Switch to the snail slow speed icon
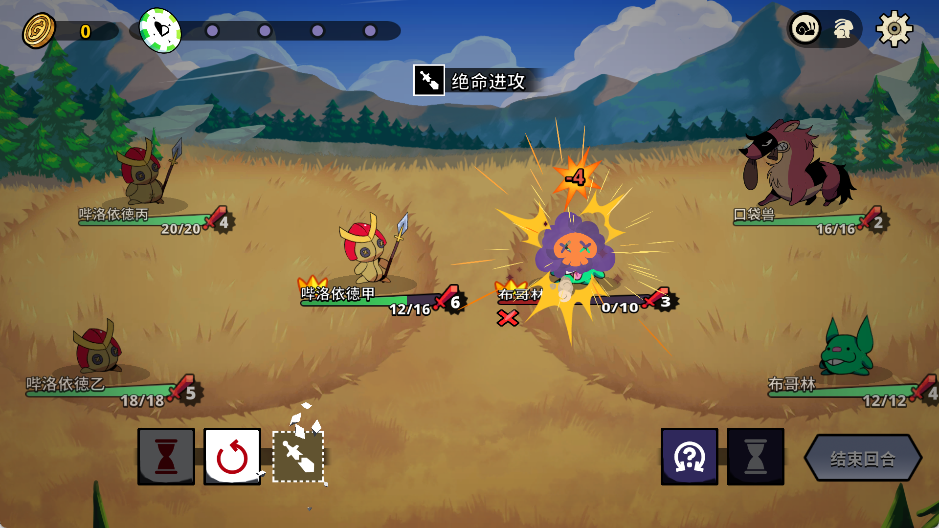This screenshot has width=939, height=528. (x=806, y=29)
